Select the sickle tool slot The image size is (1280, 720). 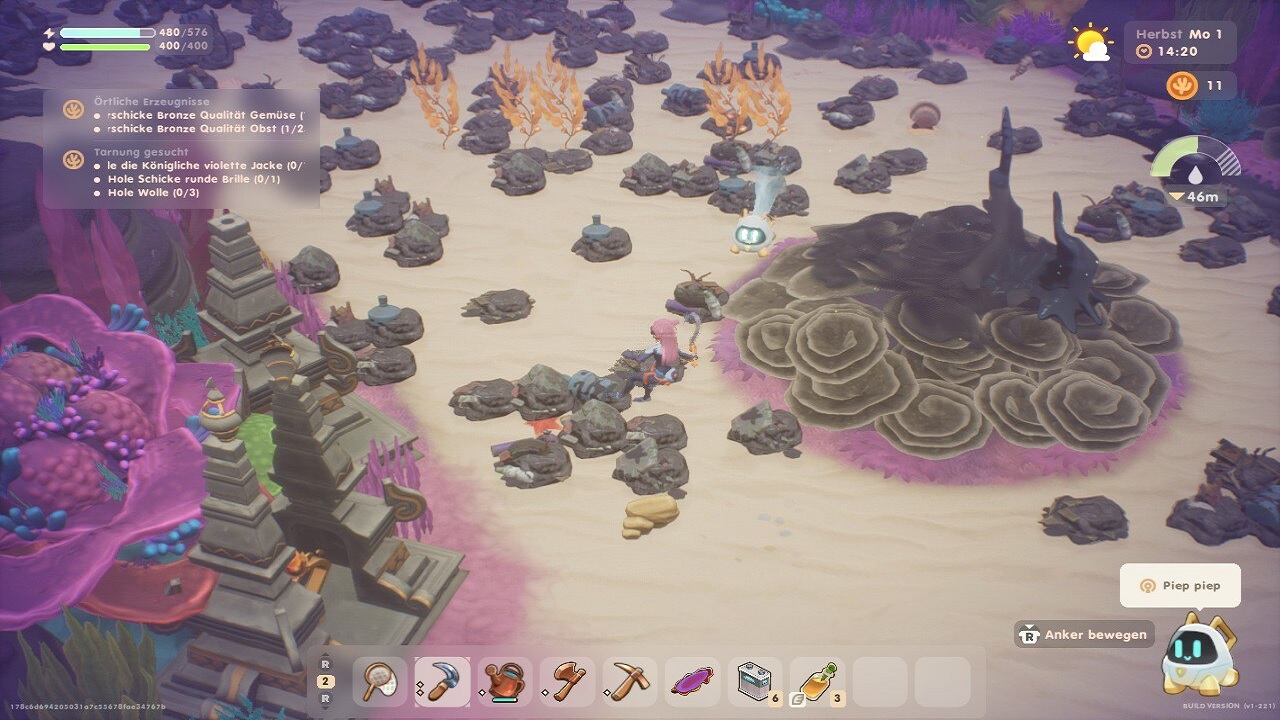tap(442, 682)
